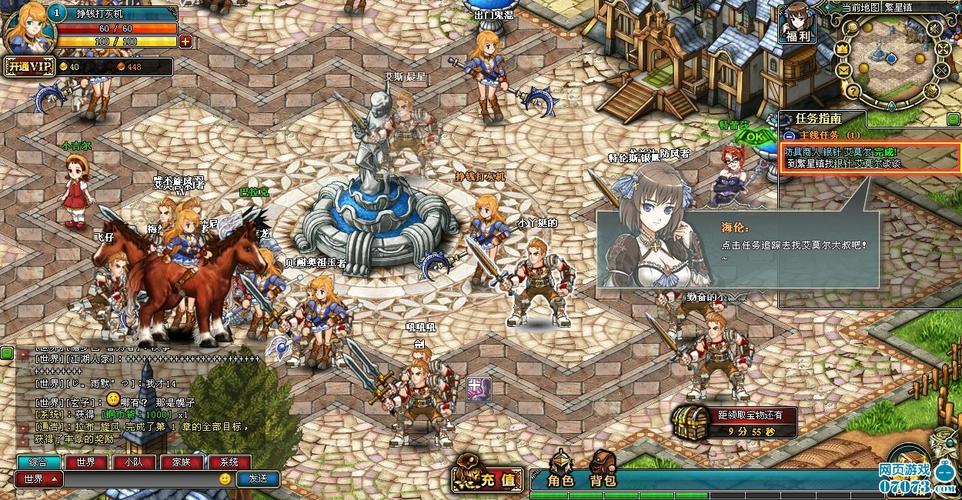Viewport: 962px width, 500px height.
Task: Click the treasure chest countdown reward
Action: click(x=691, y=423)
